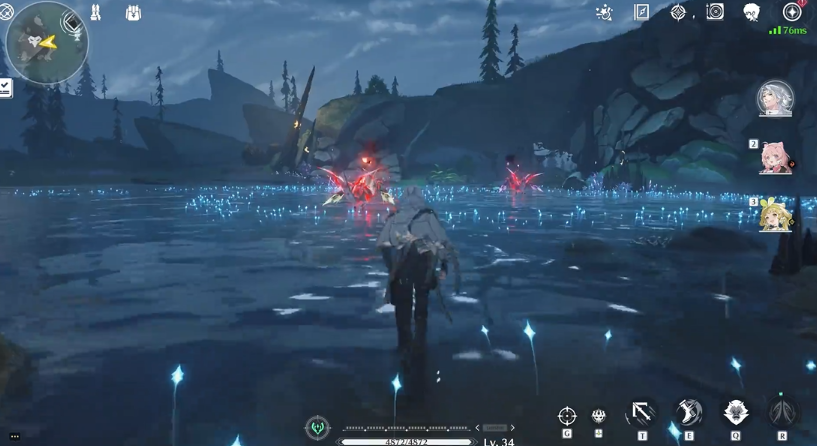Activate the crosshair lock-on icon
This screenshot has height=446, width=817.
pos(567,416)
